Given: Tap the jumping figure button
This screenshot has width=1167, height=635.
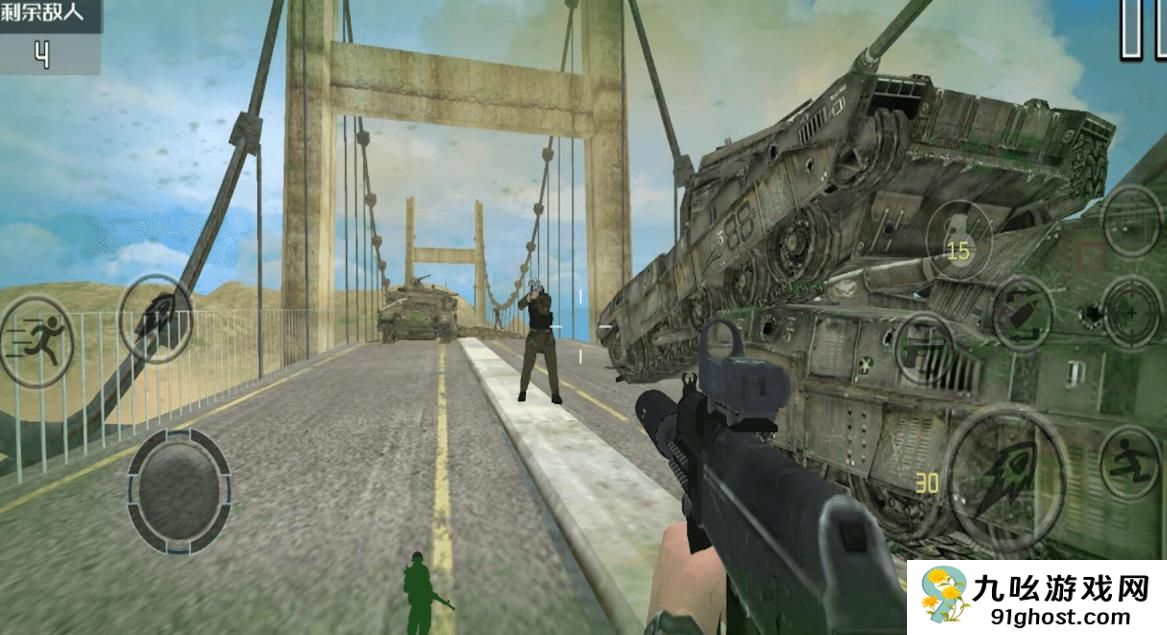Looking at the screenshot, I should coord(1130,461).
